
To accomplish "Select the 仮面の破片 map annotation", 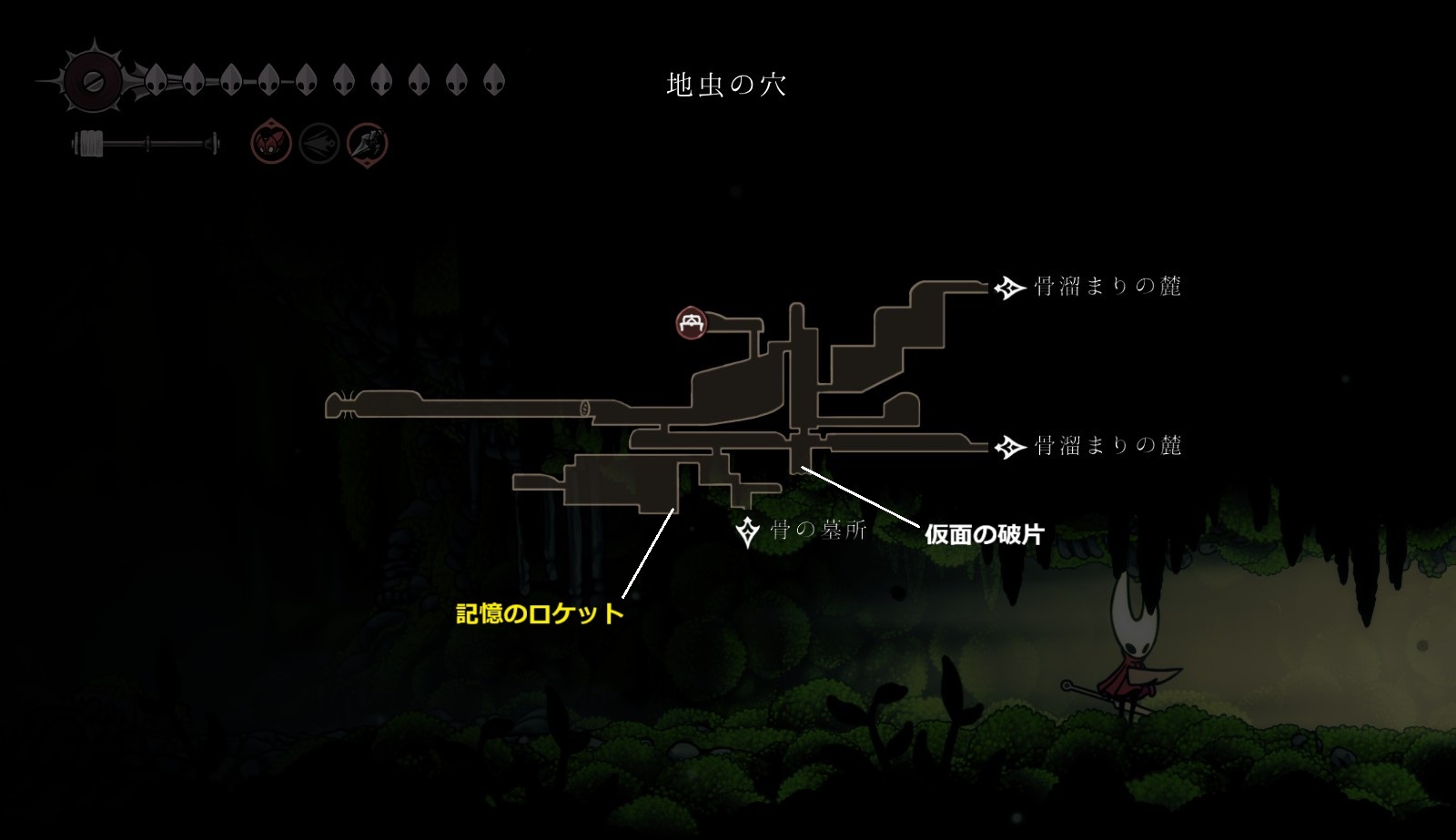I will [x=984, y=534].
